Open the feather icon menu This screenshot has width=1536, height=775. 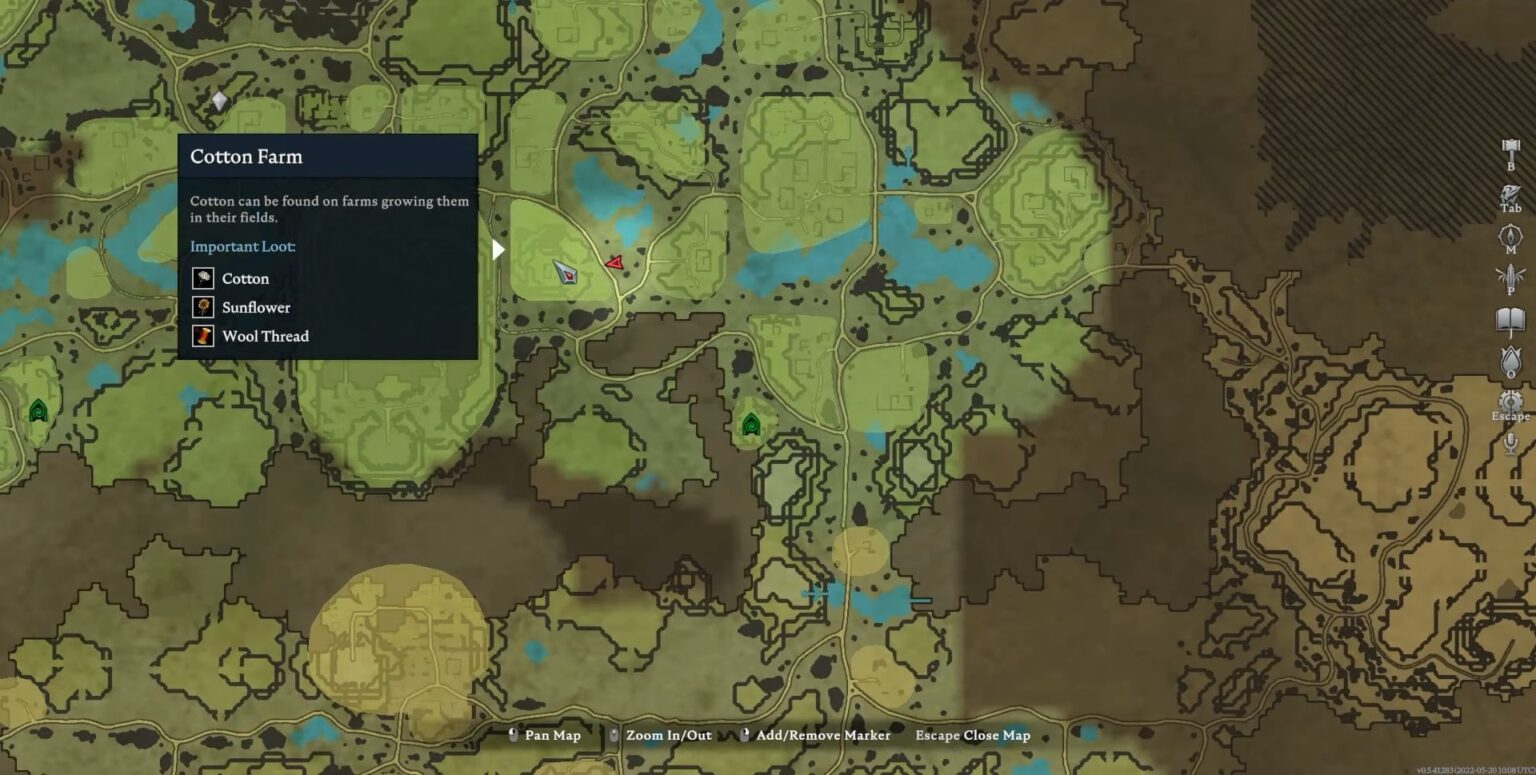point(1510,276)
